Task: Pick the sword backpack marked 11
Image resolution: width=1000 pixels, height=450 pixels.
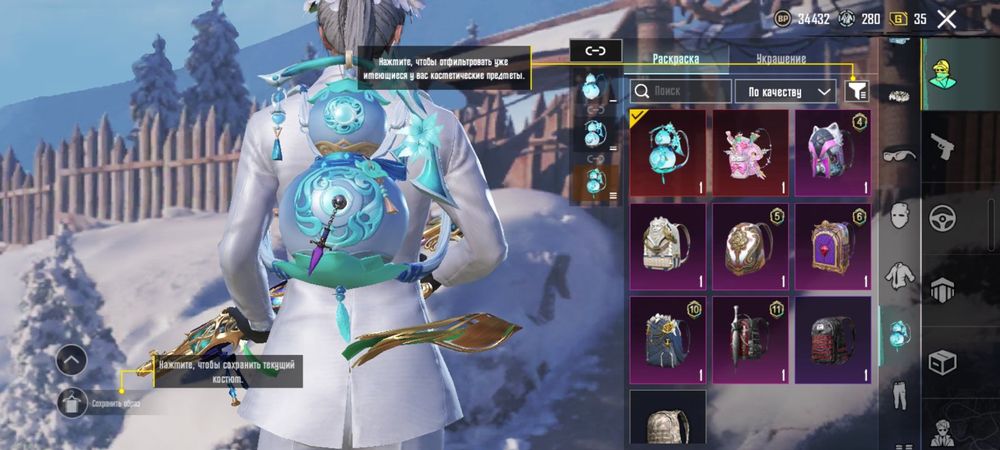Action: 750,340
